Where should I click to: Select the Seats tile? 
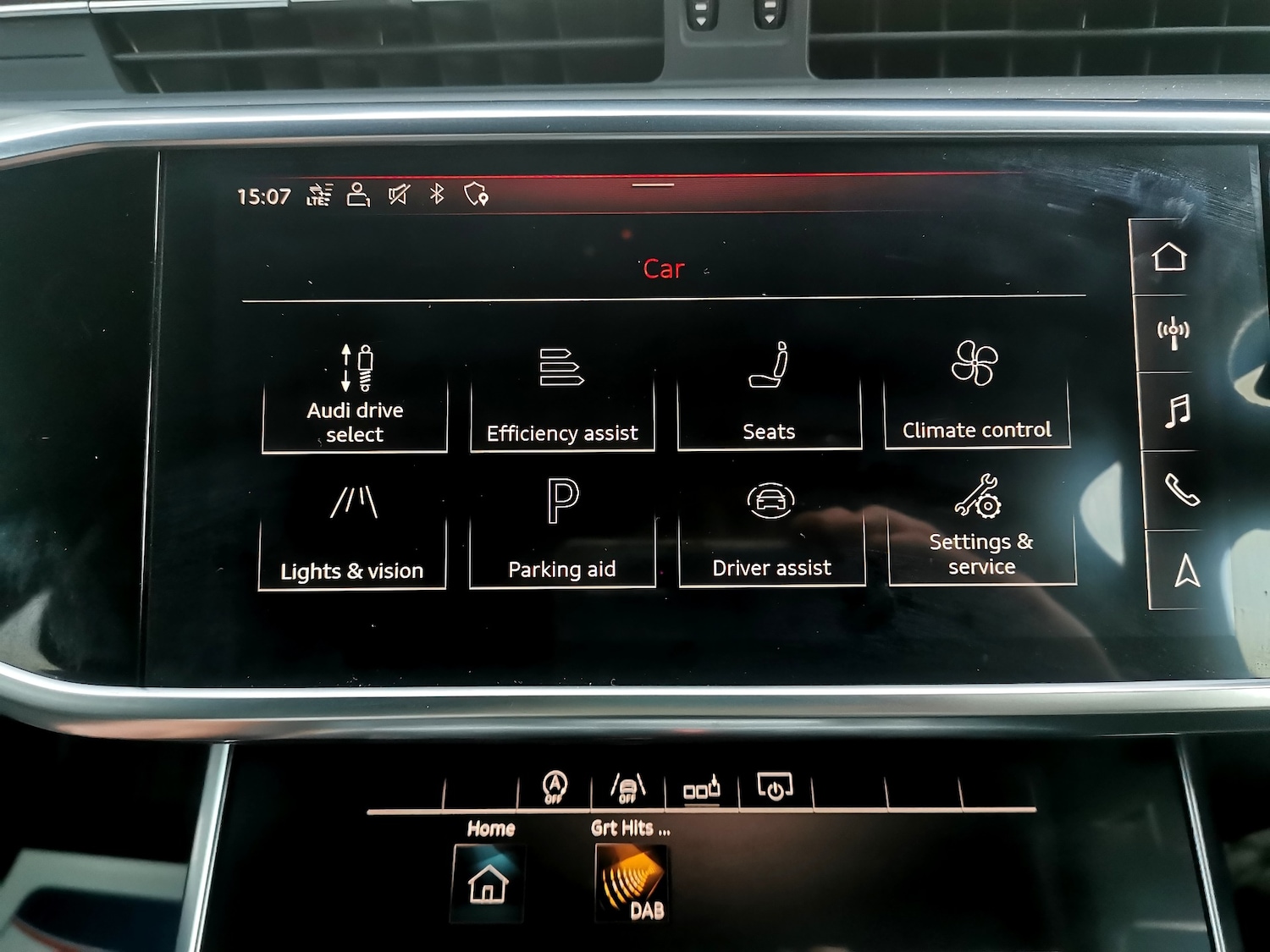pyautogui.click(x=769, y=396)
